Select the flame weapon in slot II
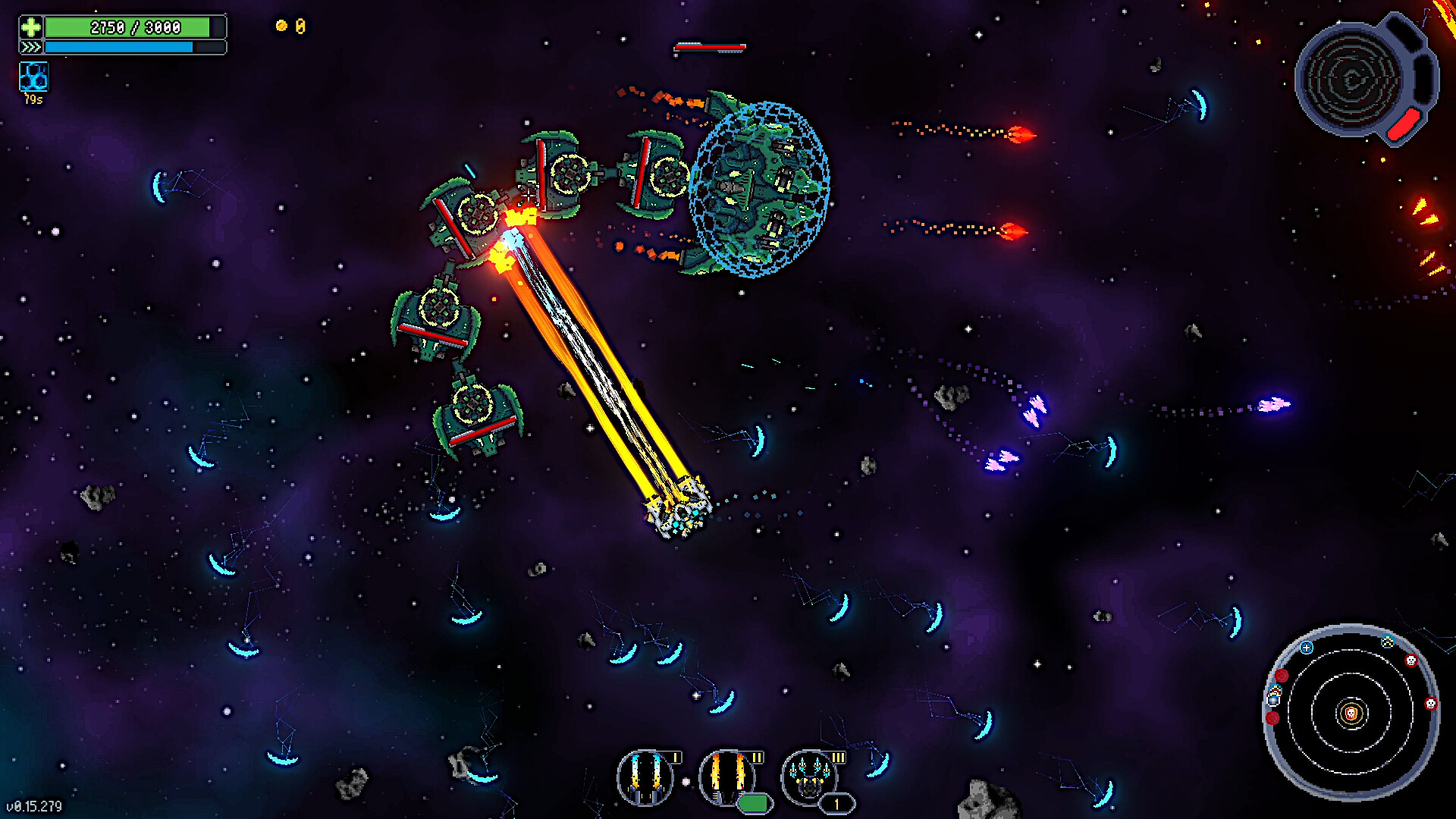 tap(726, 780)
